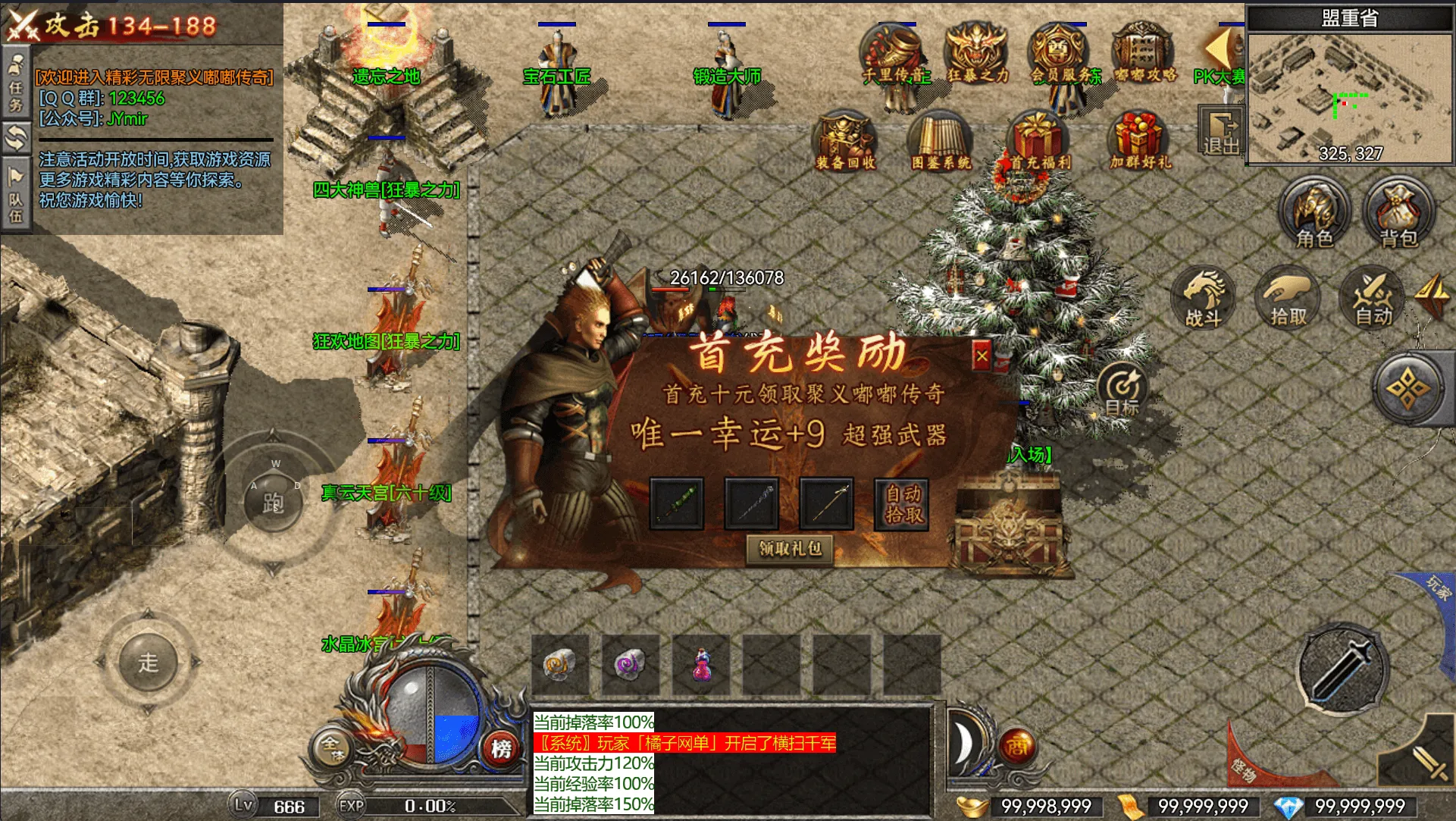Use the red potion hotbar slot

click(702, 665)
